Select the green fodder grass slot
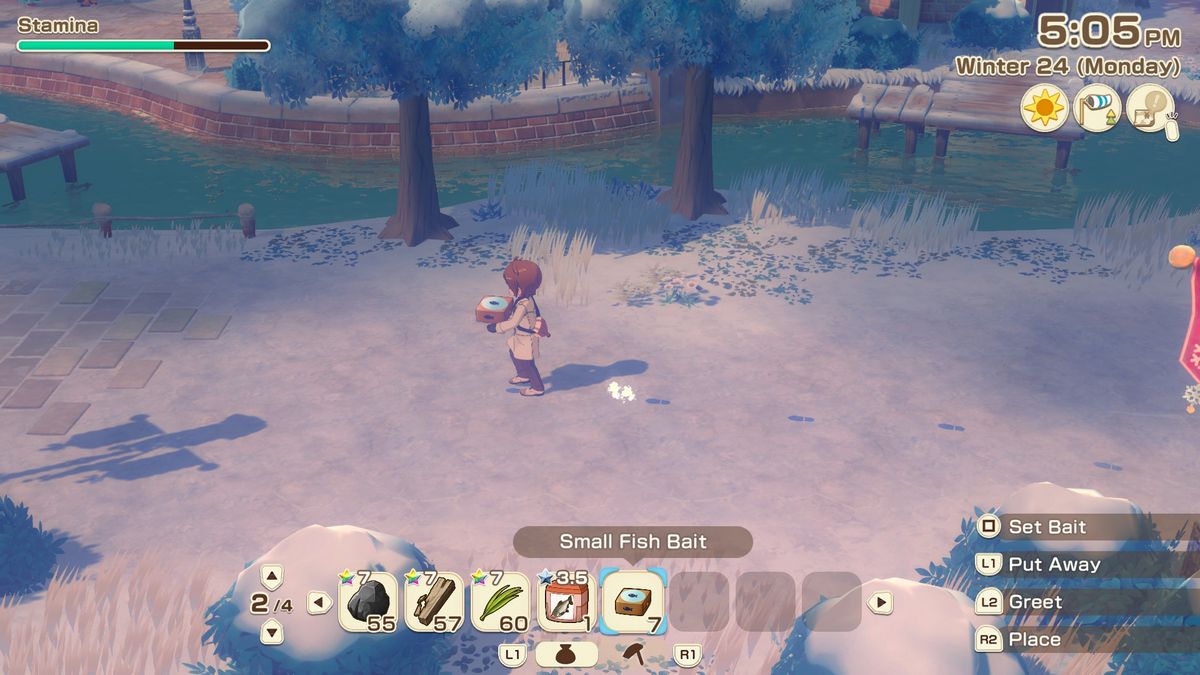 (x=500, y=602)
